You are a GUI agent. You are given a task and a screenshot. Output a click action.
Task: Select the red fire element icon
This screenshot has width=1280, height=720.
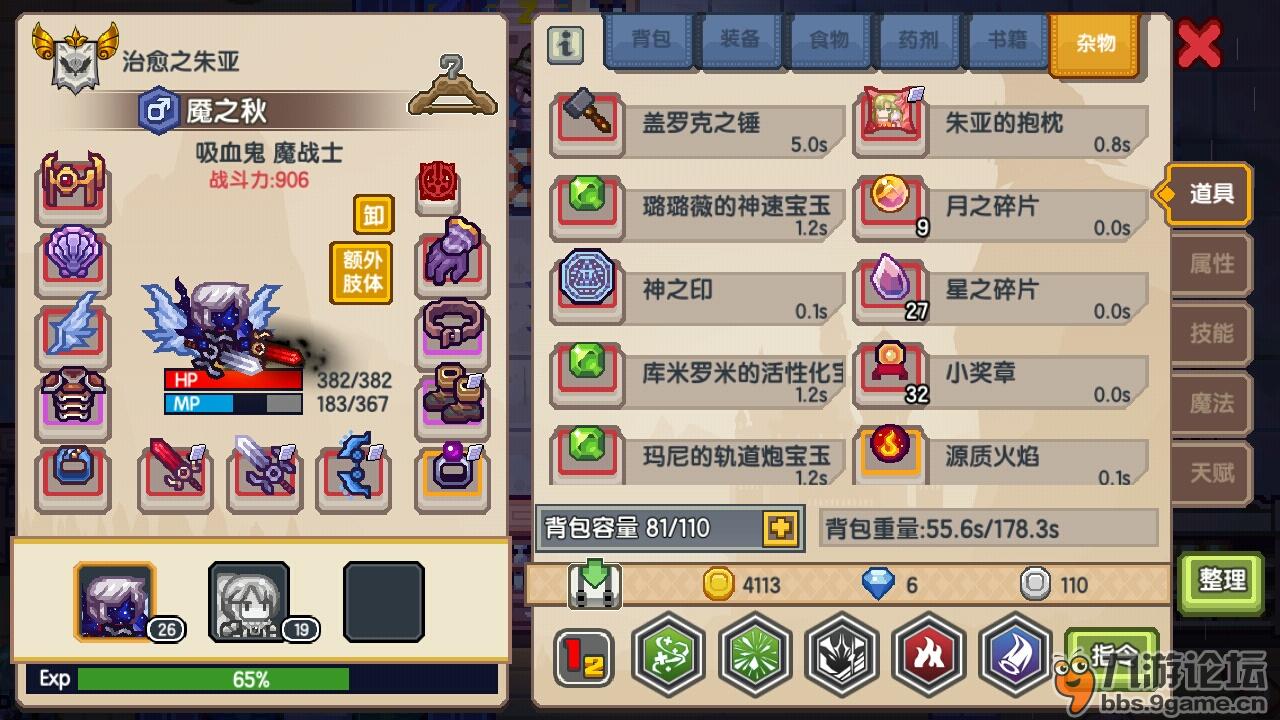click(930, 655)
